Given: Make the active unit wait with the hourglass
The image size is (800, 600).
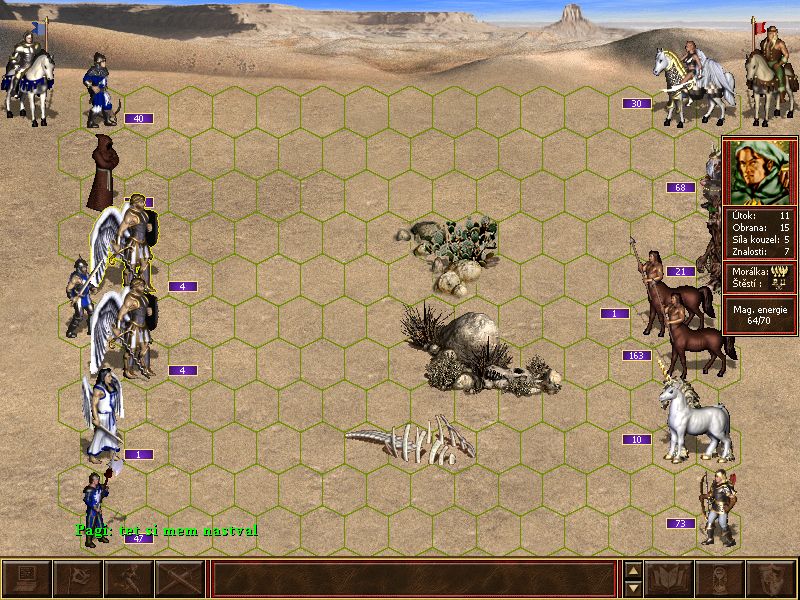Looking at the screenshot, I should [x=720, y=579].
